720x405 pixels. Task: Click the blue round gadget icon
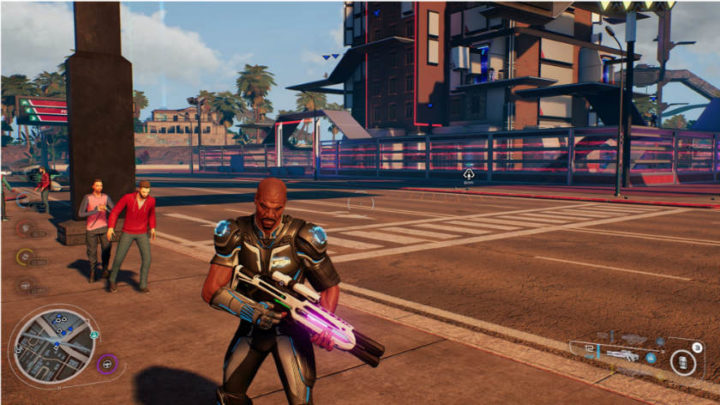651,357
